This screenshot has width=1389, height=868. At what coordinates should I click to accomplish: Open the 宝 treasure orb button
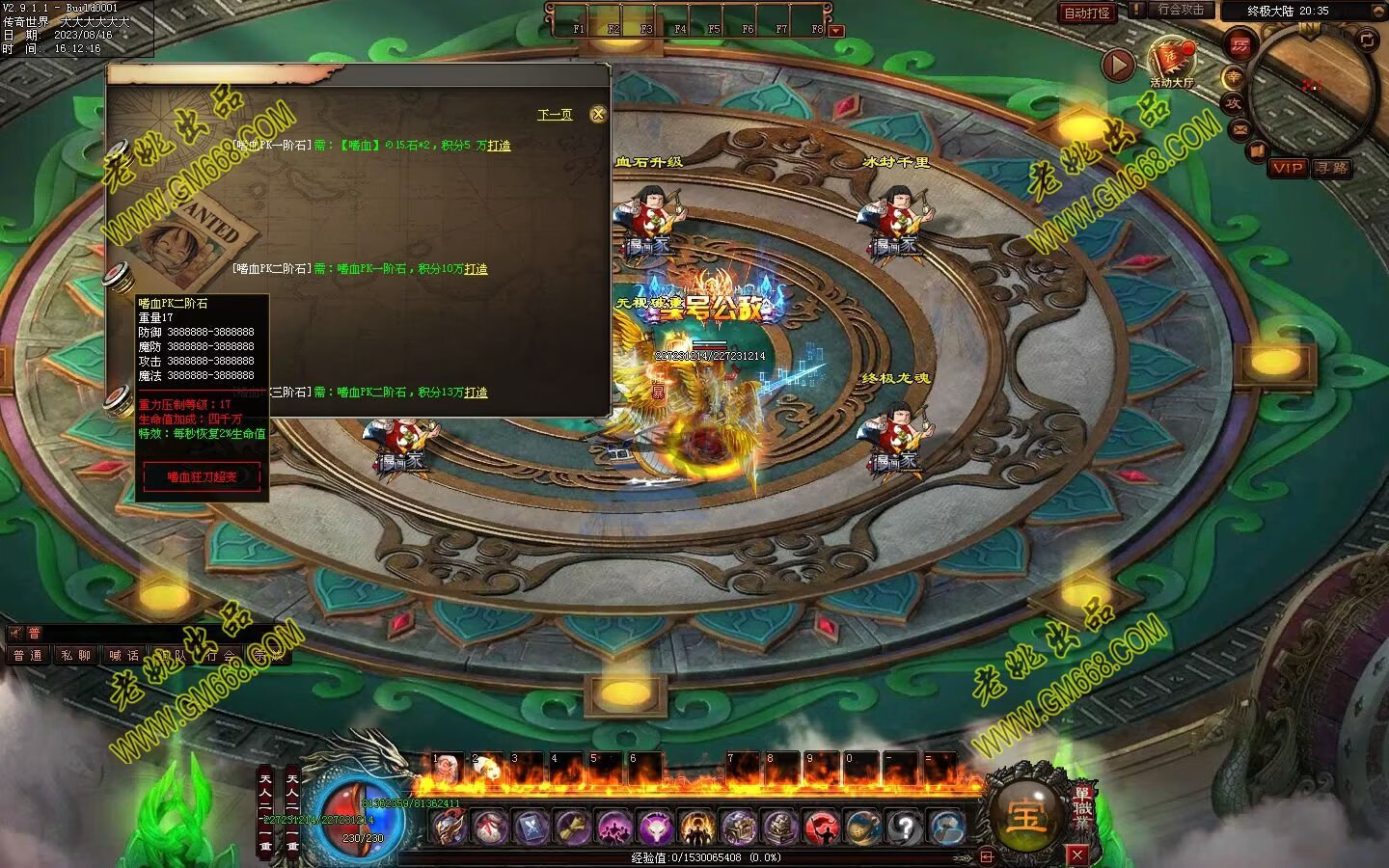click(1024, 815)
